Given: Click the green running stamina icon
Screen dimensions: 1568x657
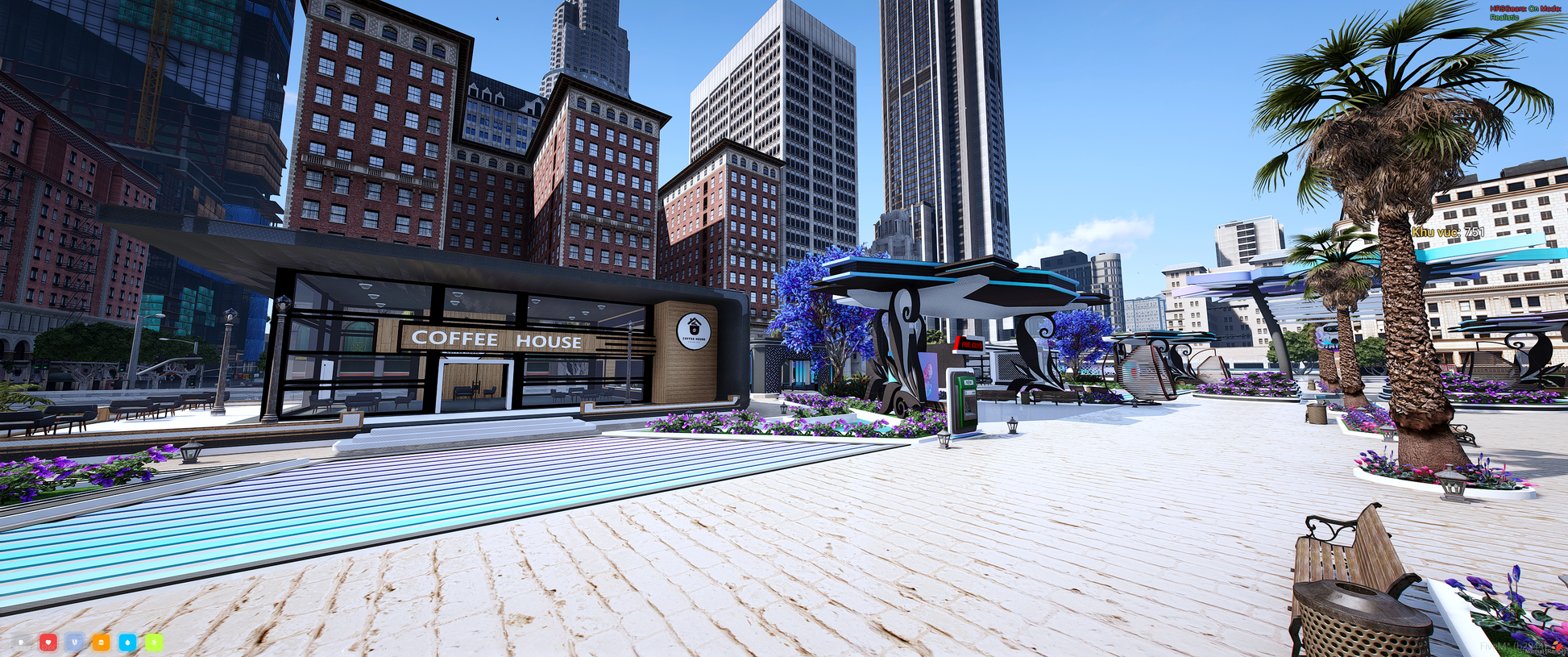Looking at the screenshot, I should (x=154, y=642).
